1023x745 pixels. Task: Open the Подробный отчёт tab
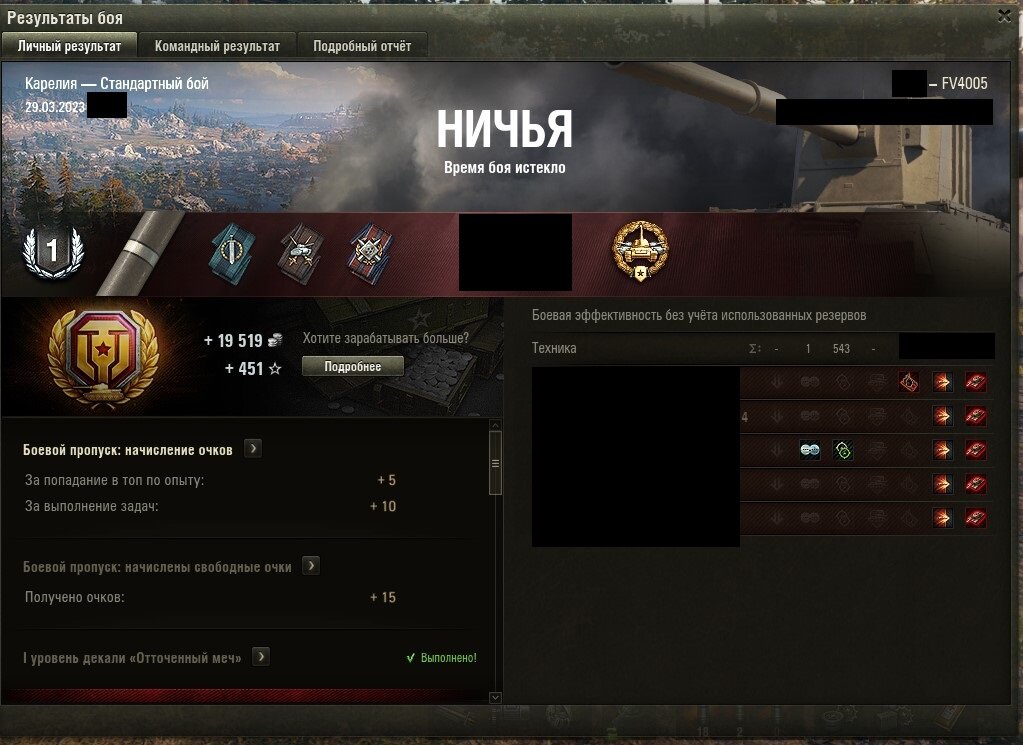(369, 46)
